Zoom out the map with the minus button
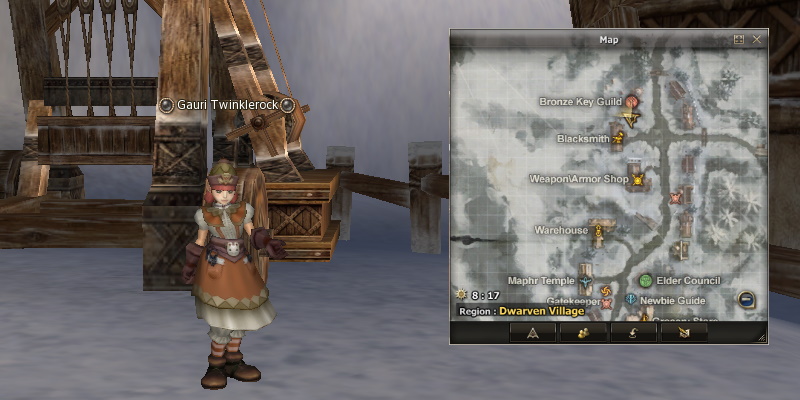 746,299
